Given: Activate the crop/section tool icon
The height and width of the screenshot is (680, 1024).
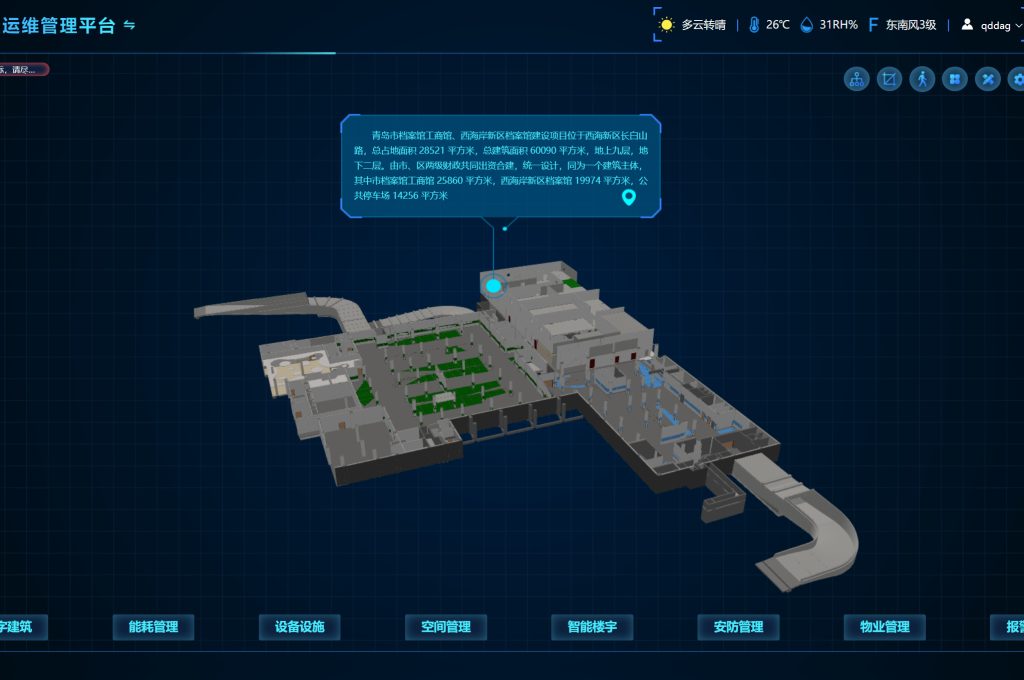Looking at the screenshot, I should [x=889, y=79].
